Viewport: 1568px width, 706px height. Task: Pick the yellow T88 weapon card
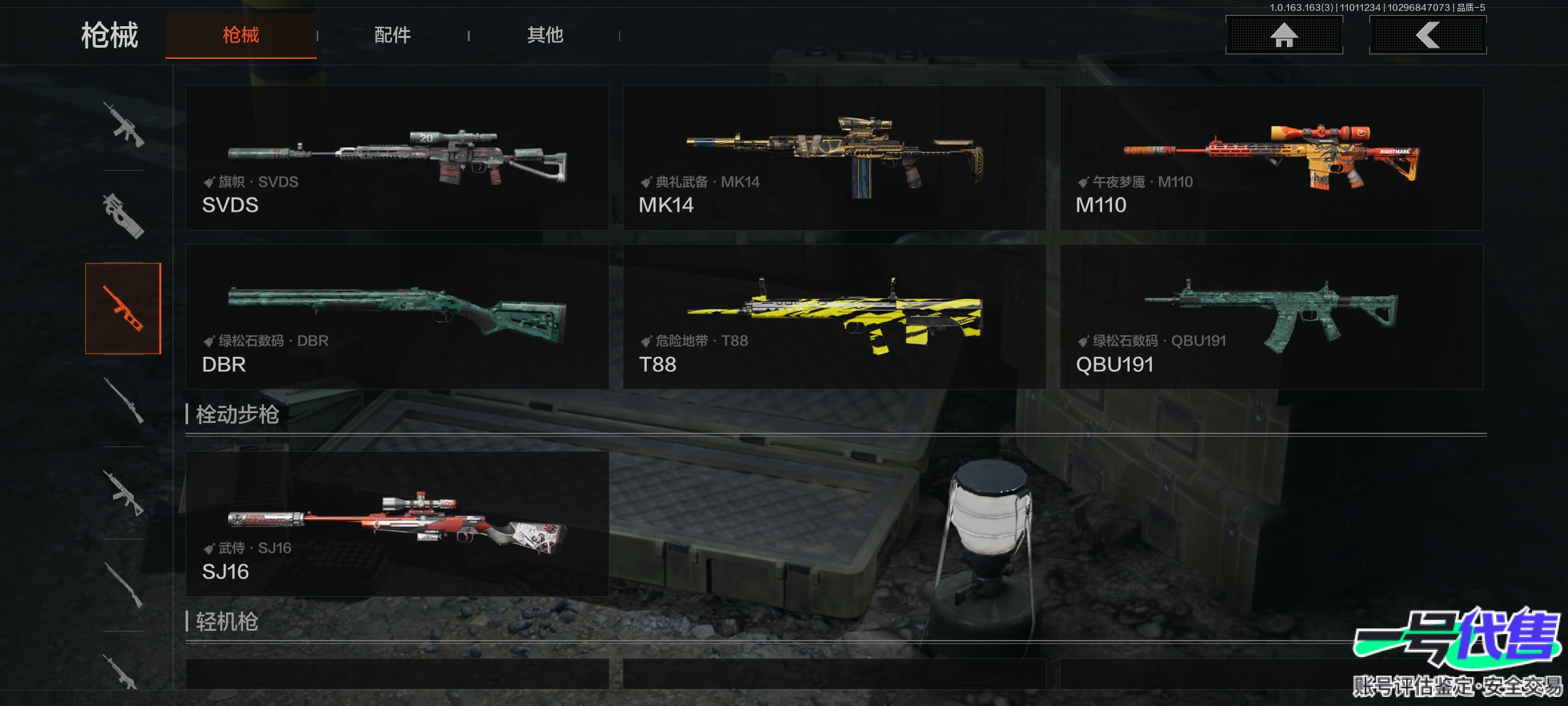pos(834,317)
